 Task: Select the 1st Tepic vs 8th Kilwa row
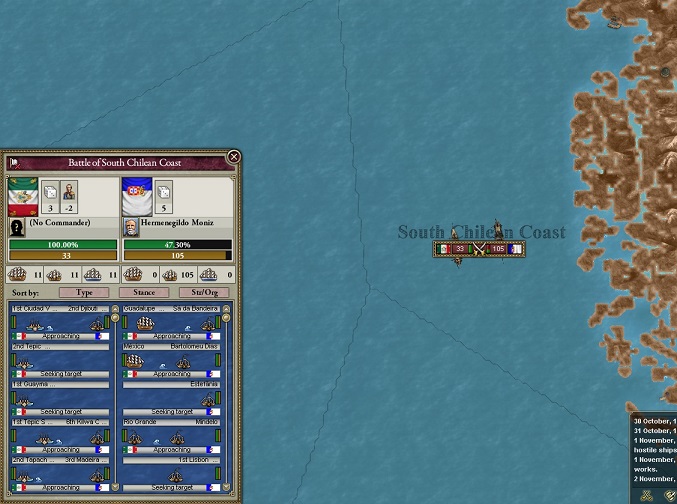coord(60,437)
